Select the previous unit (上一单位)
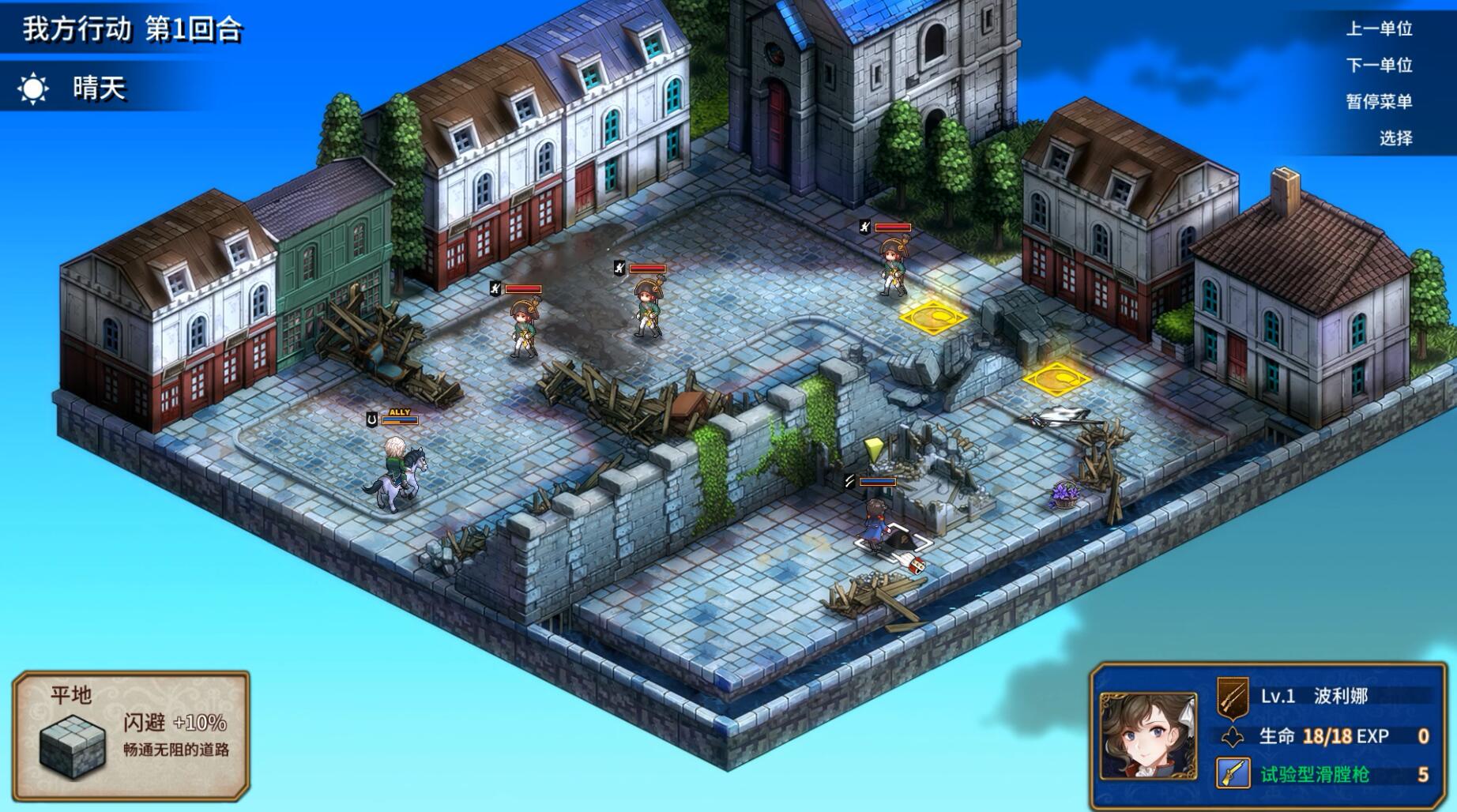1457x812 pixels. pyautogui.click(x=1379, y=29)
